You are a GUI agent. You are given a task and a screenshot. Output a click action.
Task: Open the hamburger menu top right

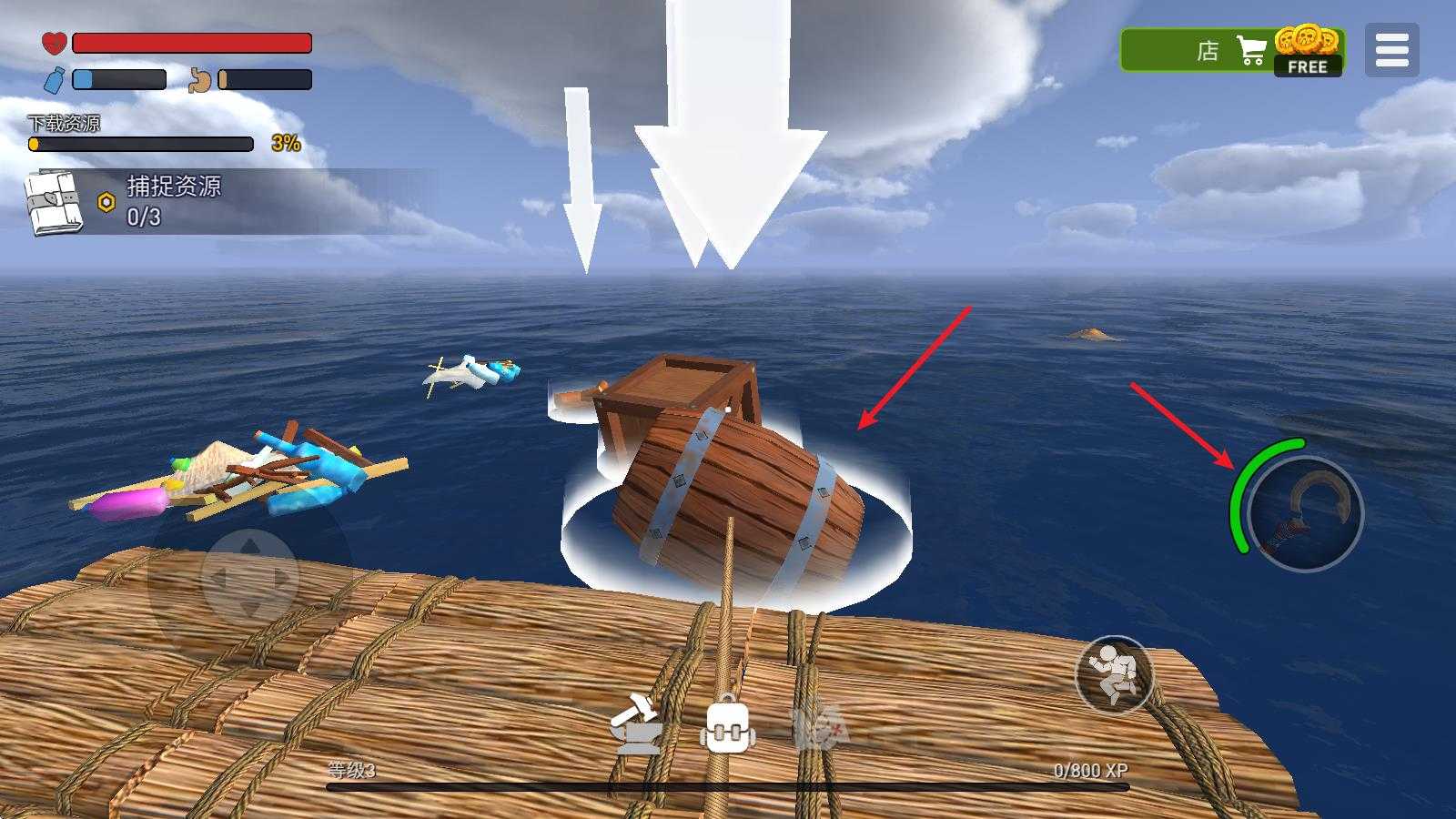click(x=1391, y=48)
